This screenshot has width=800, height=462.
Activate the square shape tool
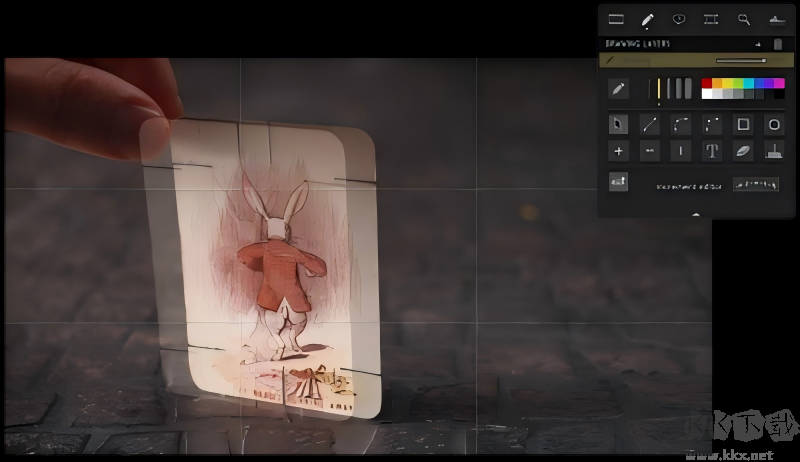pyautogui.click(x=743, y=125)
